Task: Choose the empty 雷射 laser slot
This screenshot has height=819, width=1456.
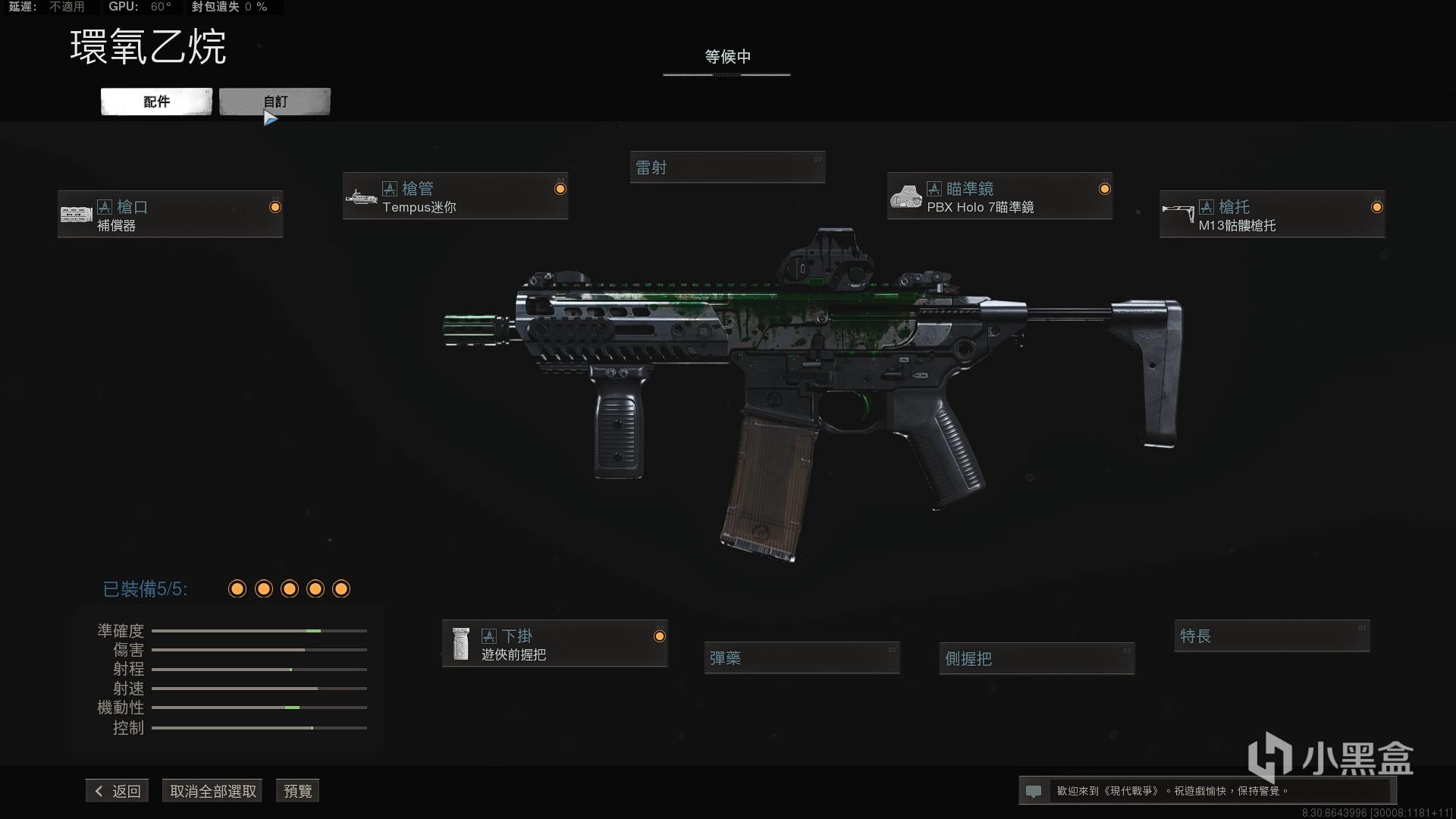Action: 726,168
